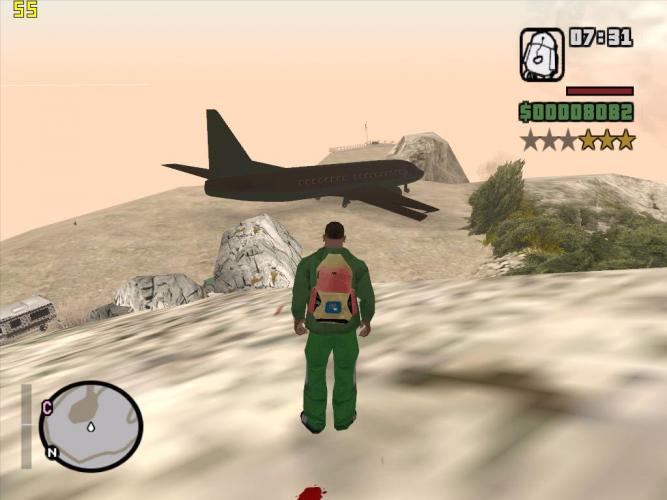Click the parachute weapon icon
Image resolution: width=667 pixels, height=500 pixels.
click(x=542, y=54)
